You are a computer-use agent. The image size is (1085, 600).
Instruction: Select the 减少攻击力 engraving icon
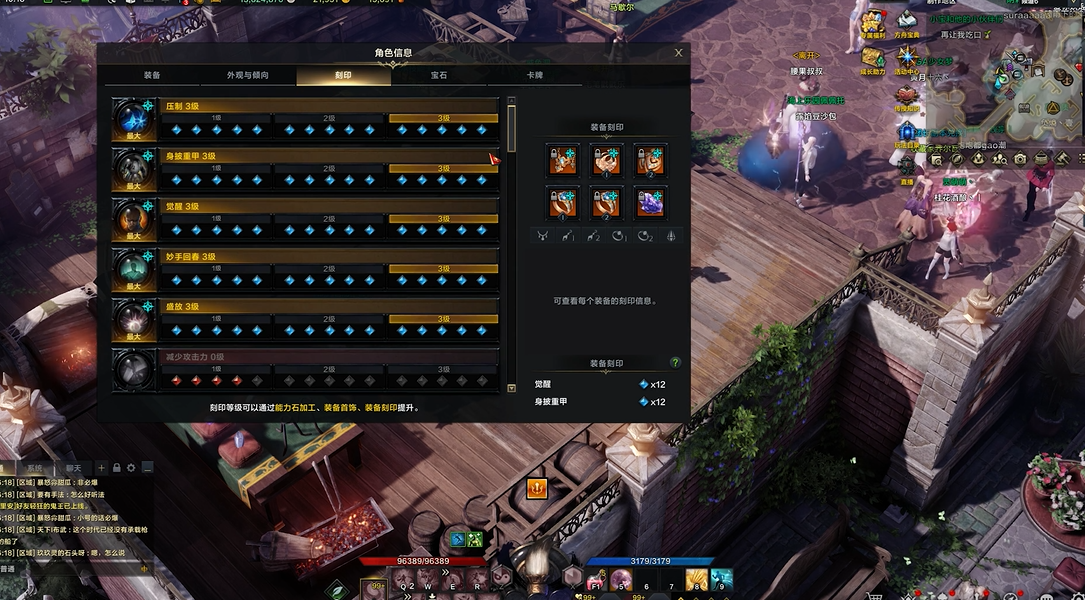133,368
